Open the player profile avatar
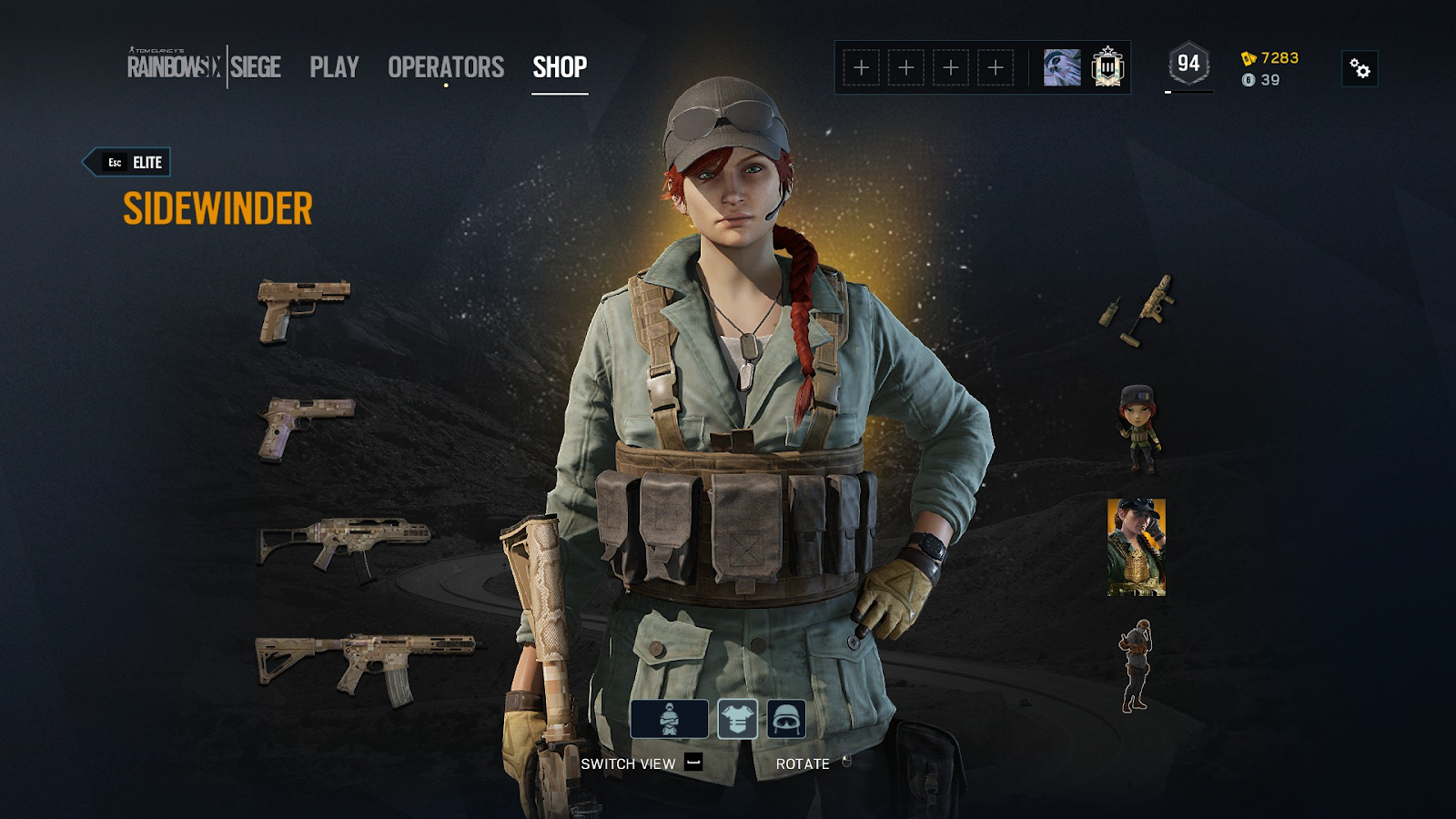The height and width of the screenshot is (819, 1456). point(1061,67)
